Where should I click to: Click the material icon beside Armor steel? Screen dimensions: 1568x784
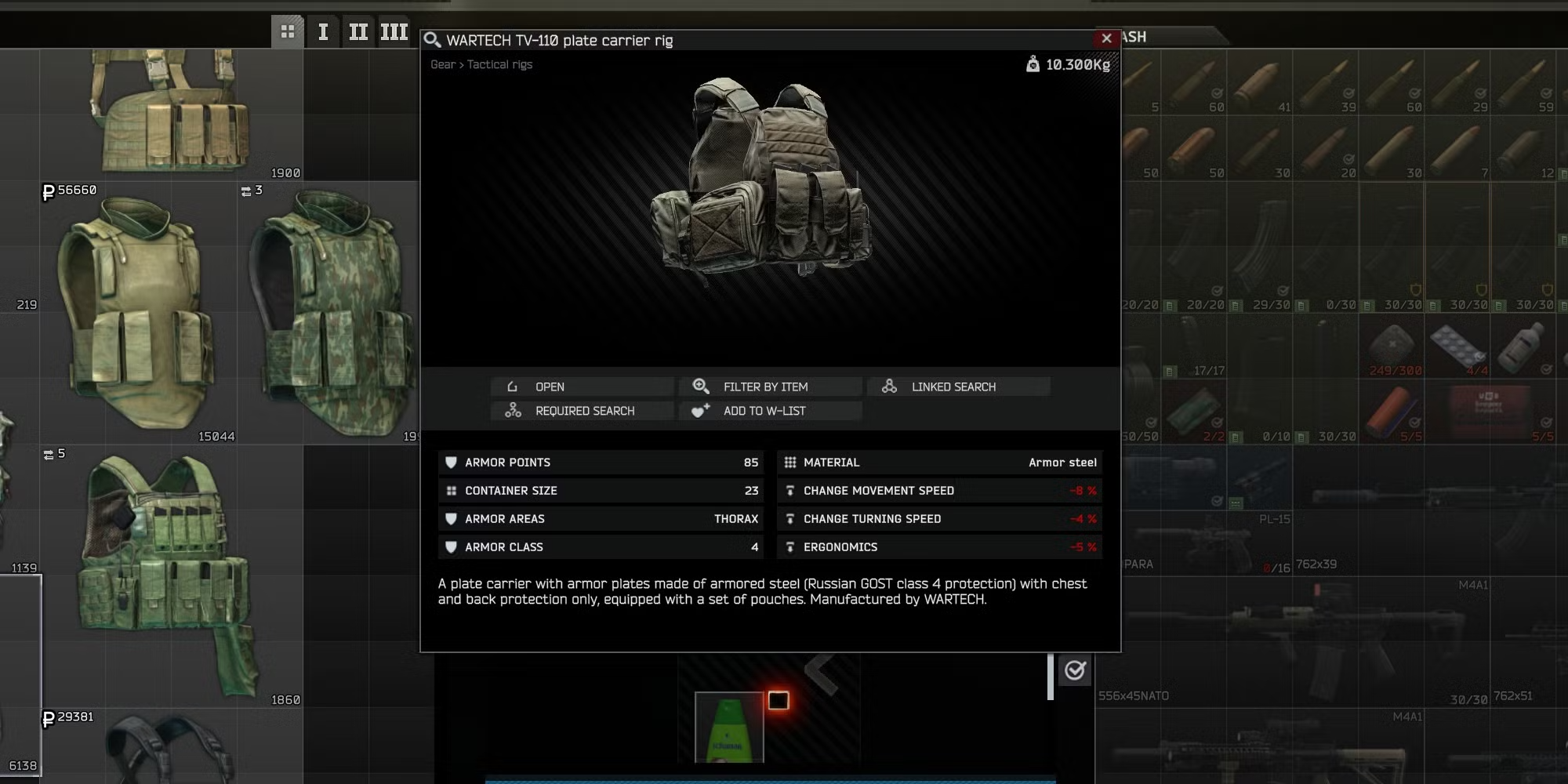[x=790, y=463]
